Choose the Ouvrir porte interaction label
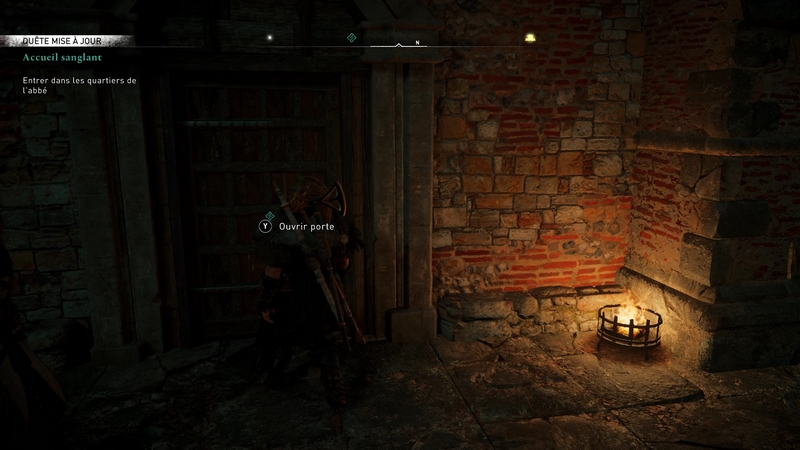This screenshot has width=800, height=450. (x=307, y=227)
